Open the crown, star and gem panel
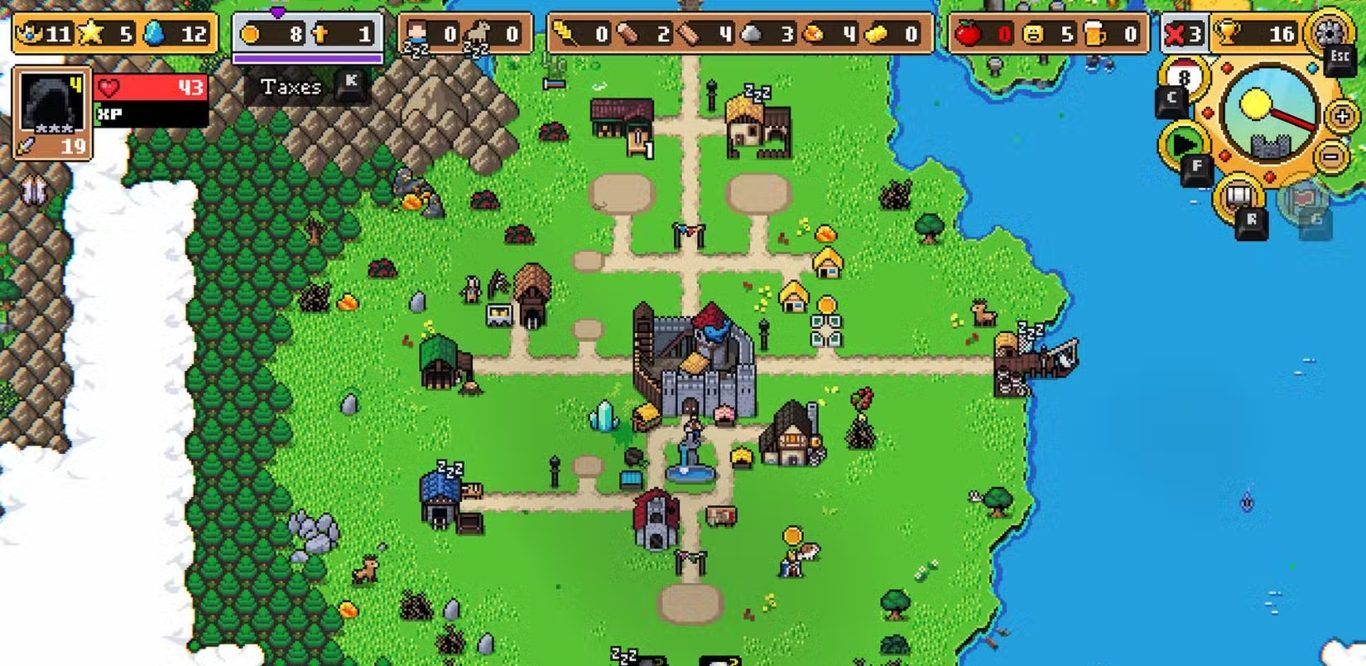 pos(114,34)
